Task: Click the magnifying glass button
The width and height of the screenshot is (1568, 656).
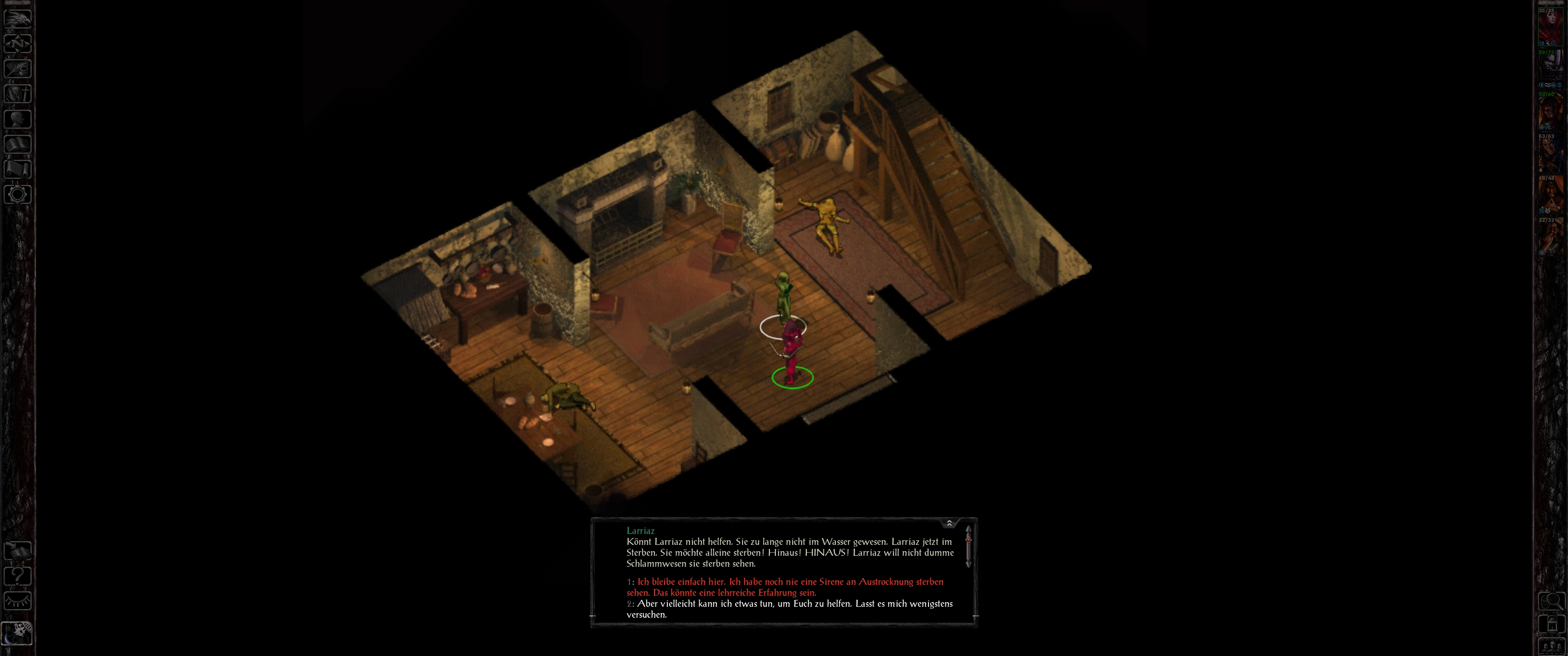Action: pyautogui.click(x=1551, y=601)
